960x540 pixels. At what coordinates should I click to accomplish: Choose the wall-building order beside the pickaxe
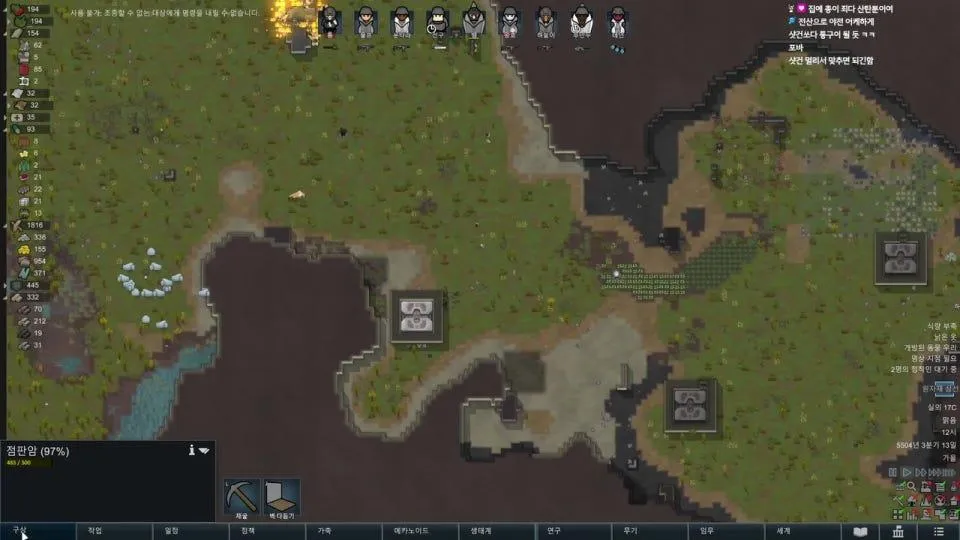click(x=281, y=496)
